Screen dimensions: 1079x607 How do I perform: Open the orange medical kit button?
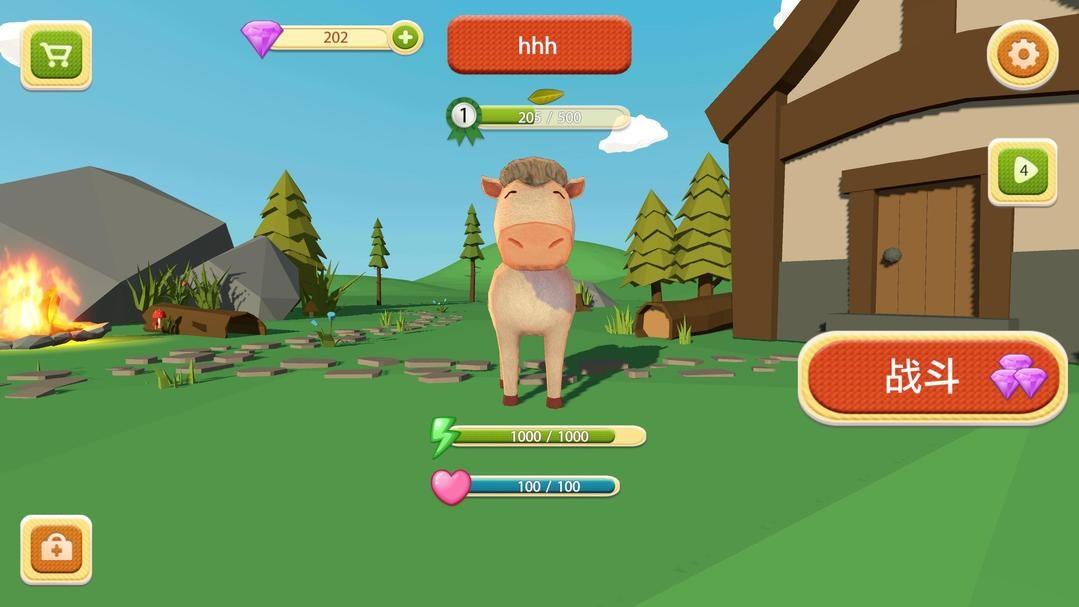click(x=56, y=549)
